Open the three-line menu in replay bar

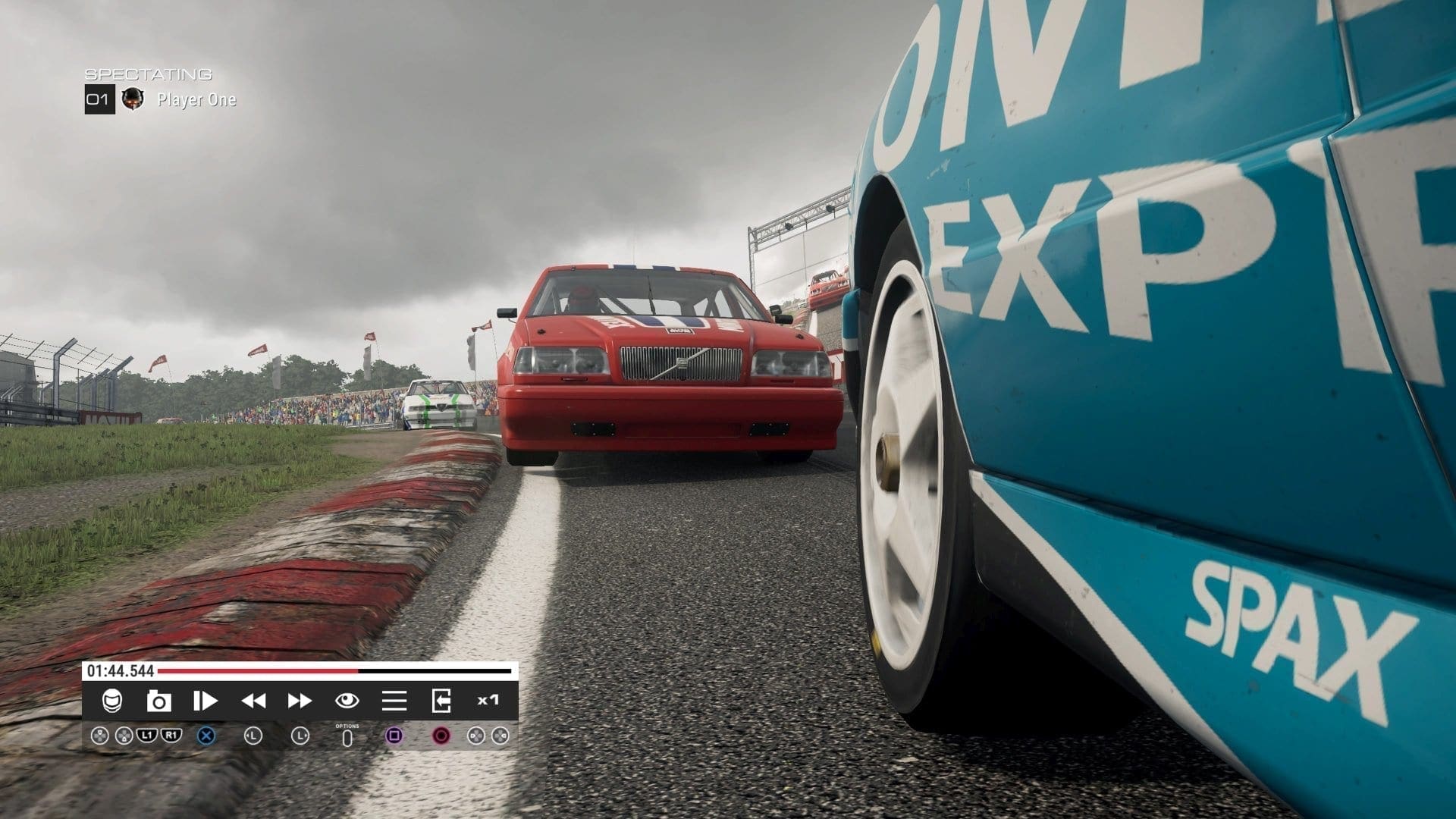pos(394,701)
